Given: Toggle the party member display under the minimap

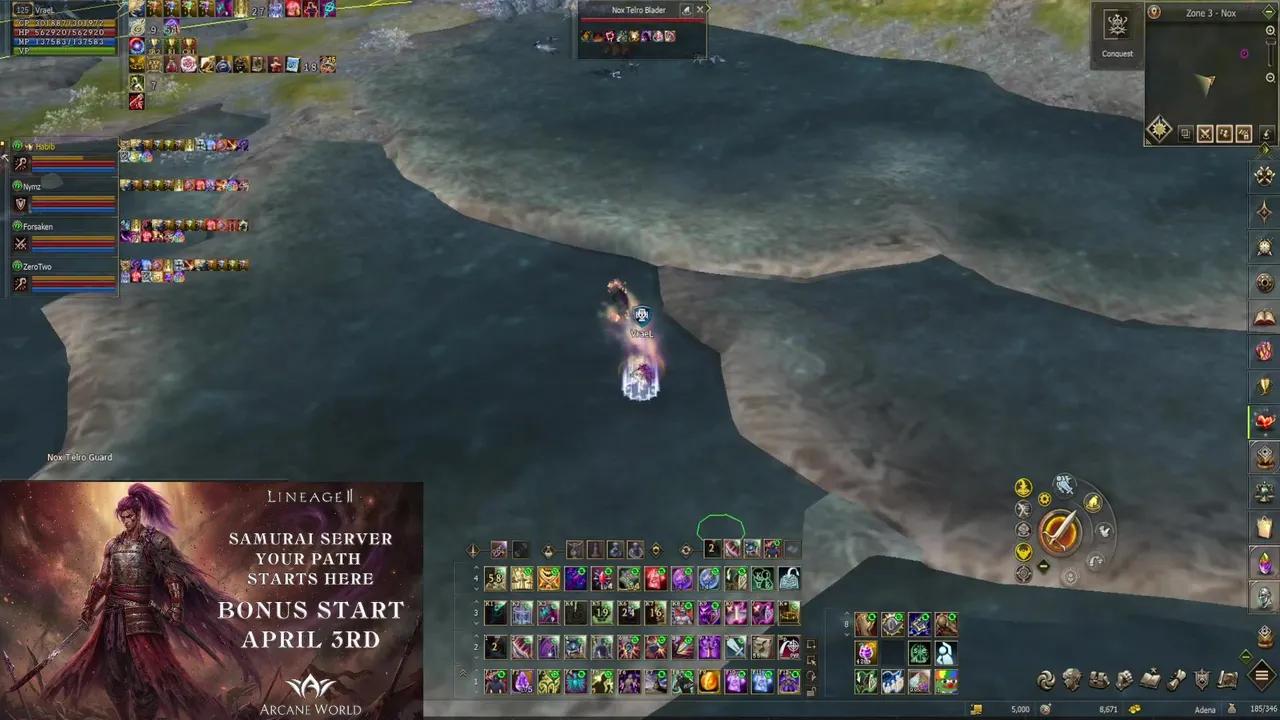Looking at the screenshot, I should coord(1226,133).
